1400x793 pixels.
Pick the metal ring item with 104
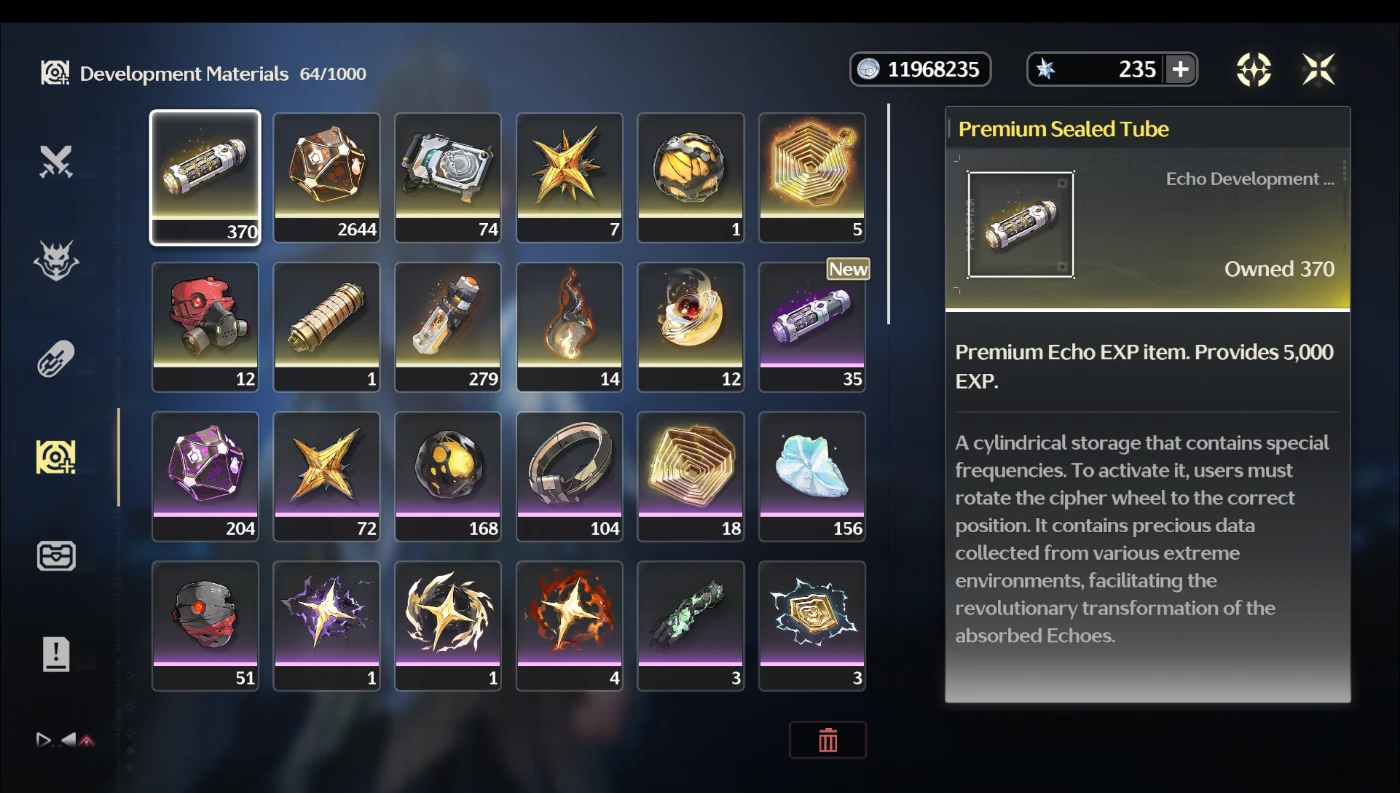(x=569, y=476)
